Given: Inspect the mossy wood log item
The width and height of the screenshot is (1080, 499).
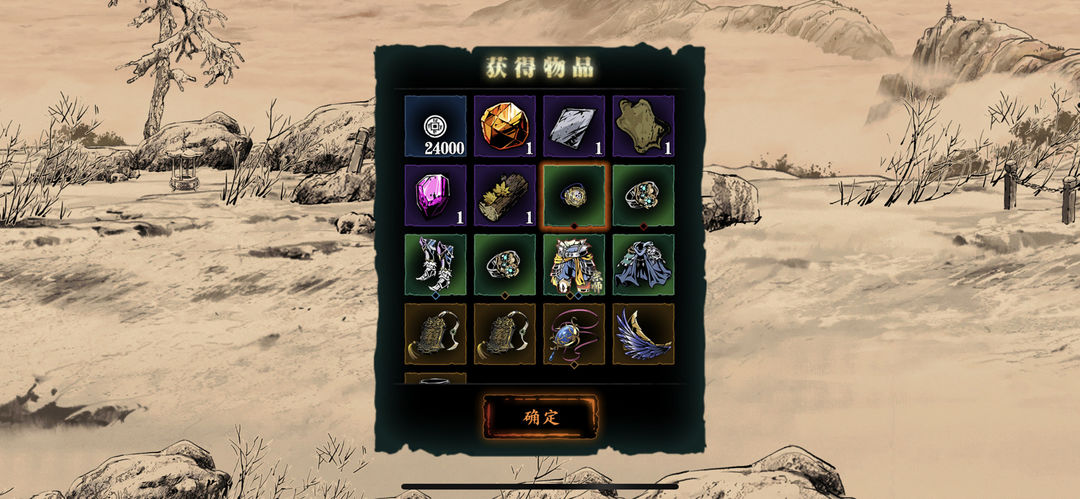Looking at the screenshot, I should pos(505,195).
